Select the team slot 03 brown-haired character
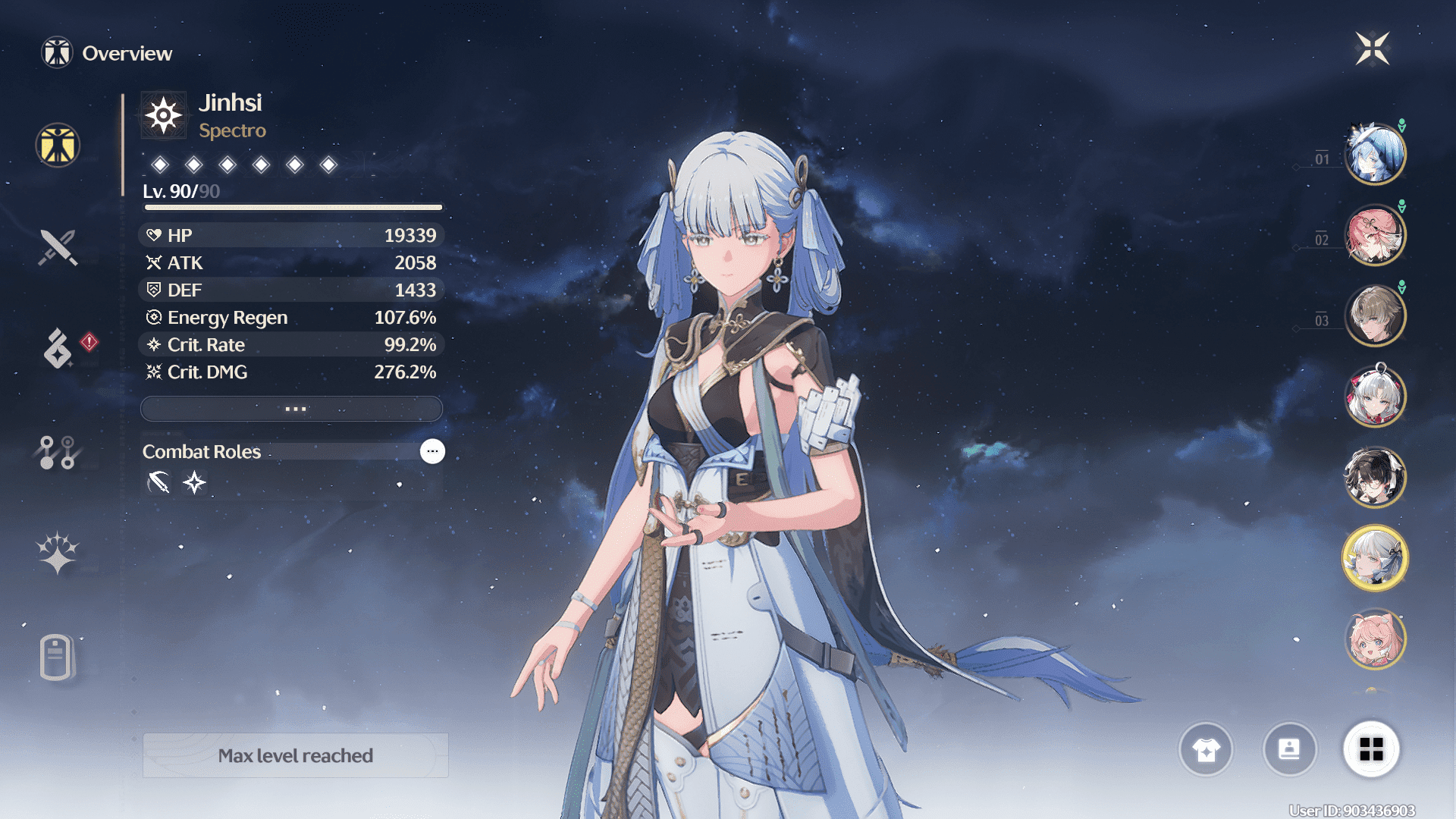 pos(1375,315)
